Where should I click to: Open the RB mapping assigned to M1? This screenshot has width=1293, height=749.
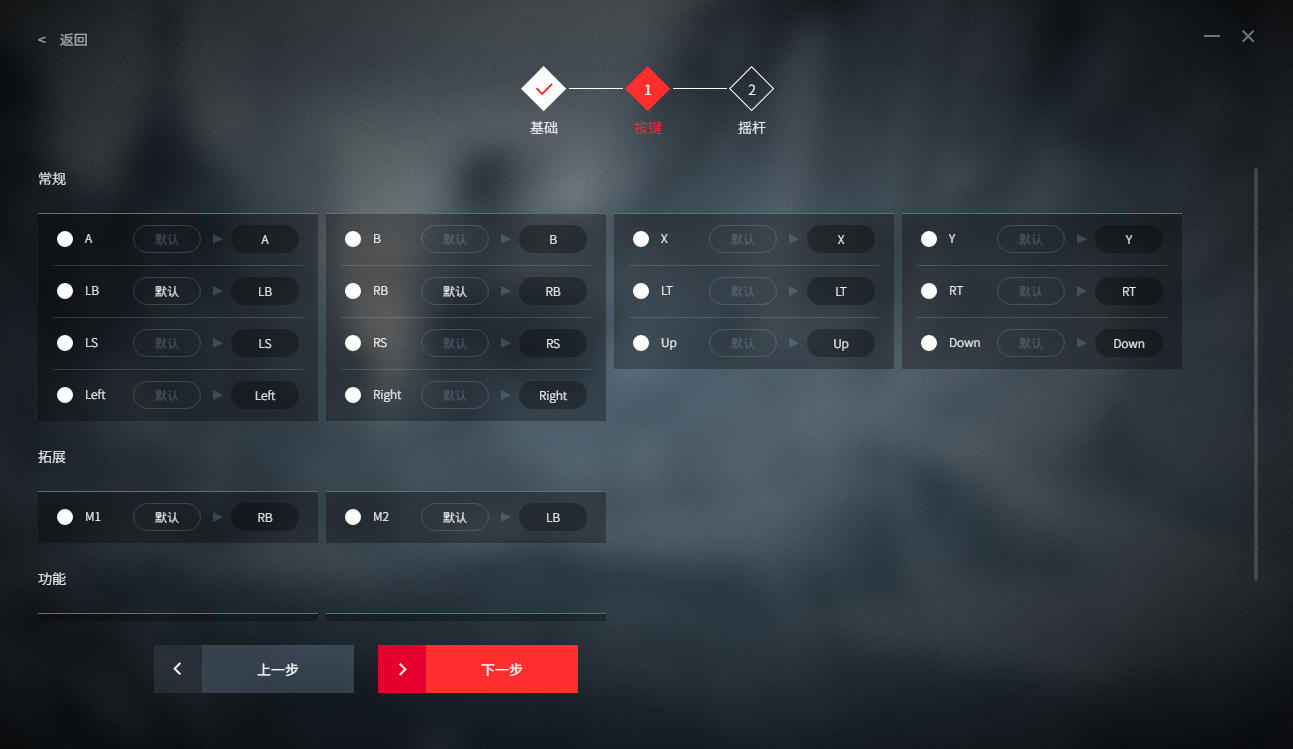point(265,517)
